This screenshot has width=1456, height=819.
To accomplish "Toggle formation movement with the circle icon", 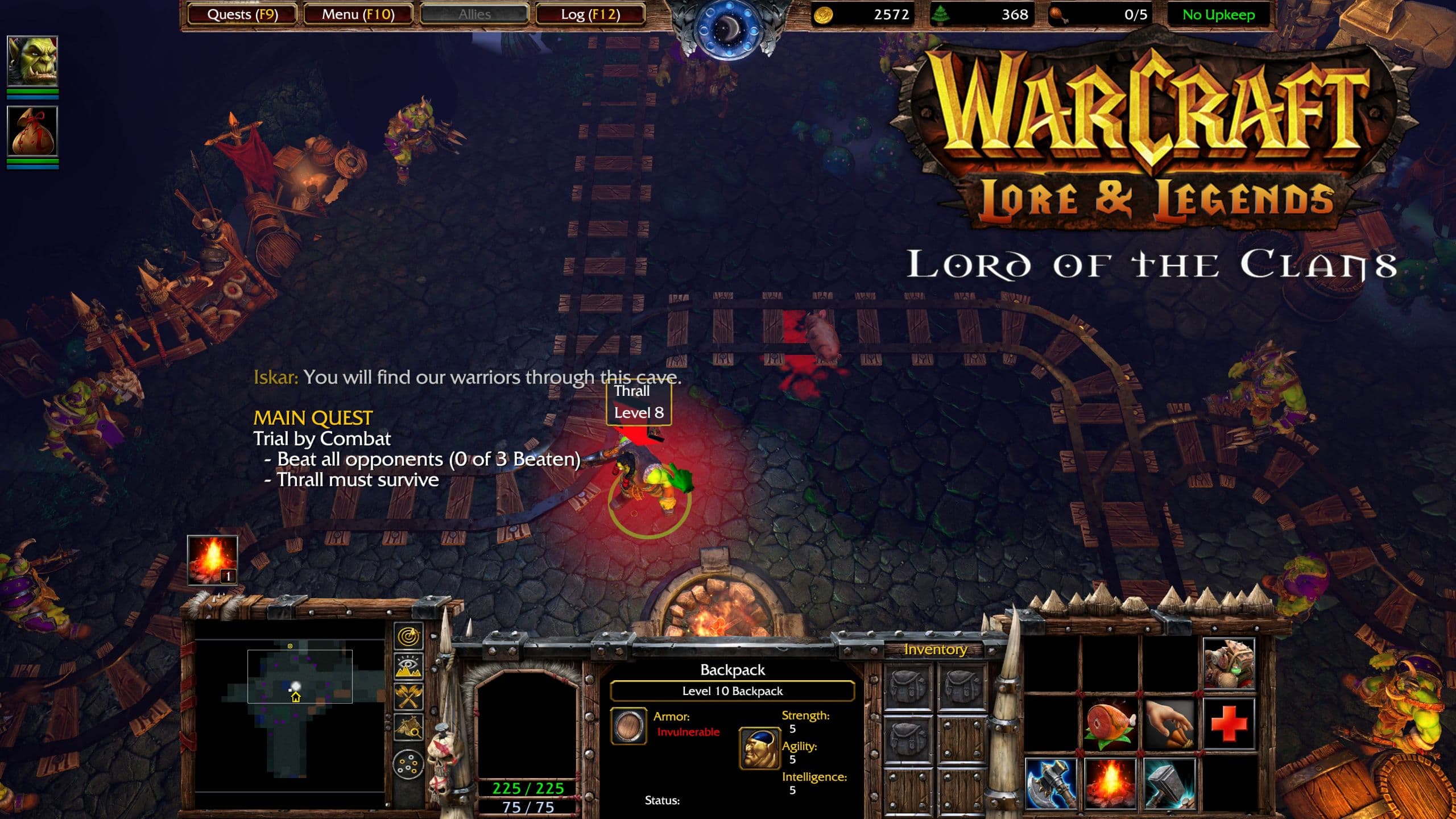I will coord(408,765).
